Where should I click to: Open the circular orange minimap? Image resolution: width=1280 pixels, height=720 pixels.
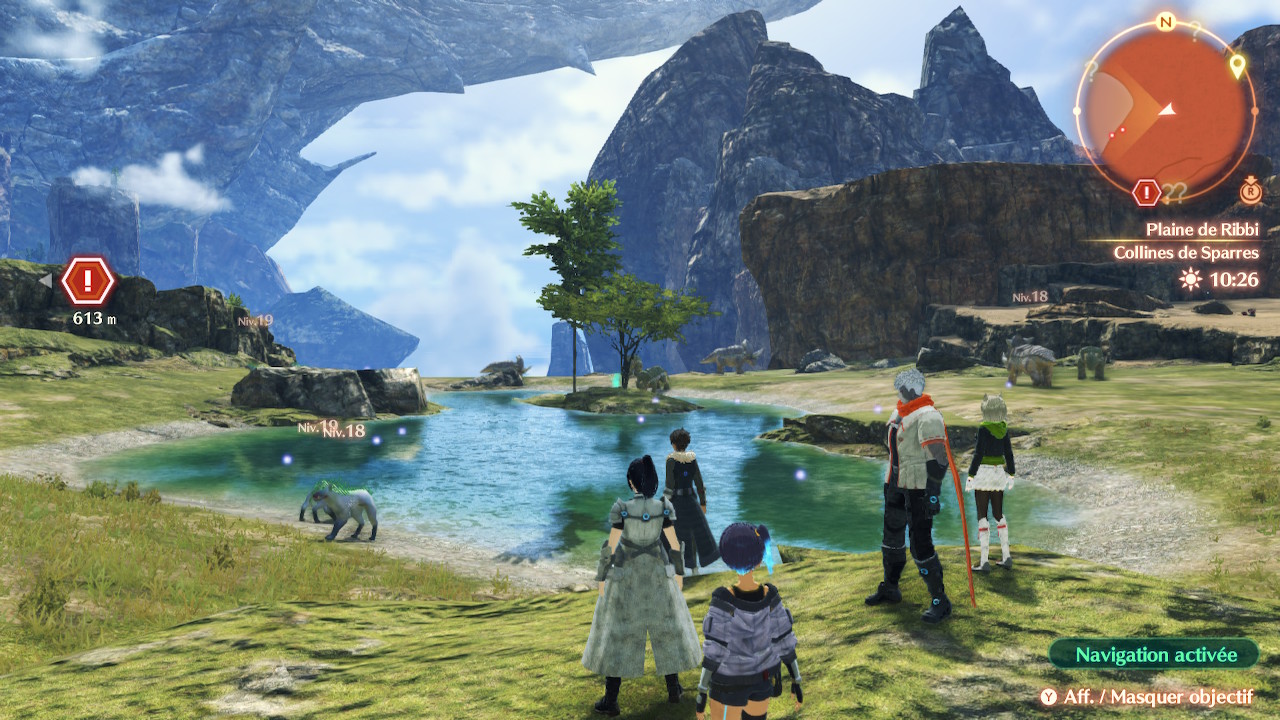coord(1165,110)
